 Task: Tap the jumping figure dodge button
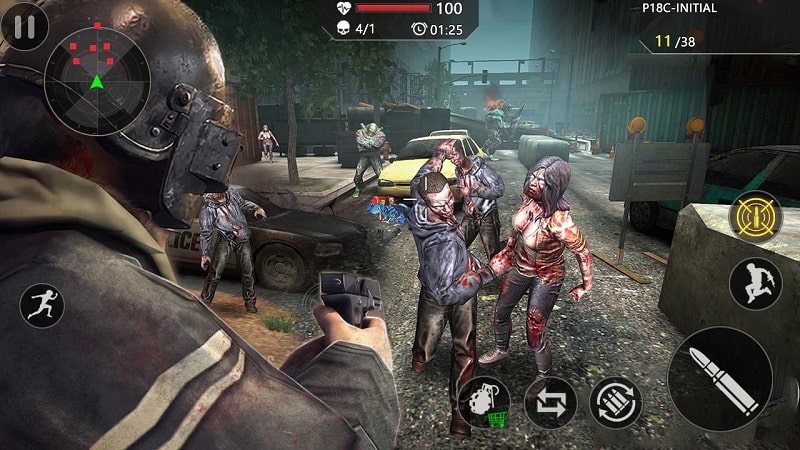point(755,283)
